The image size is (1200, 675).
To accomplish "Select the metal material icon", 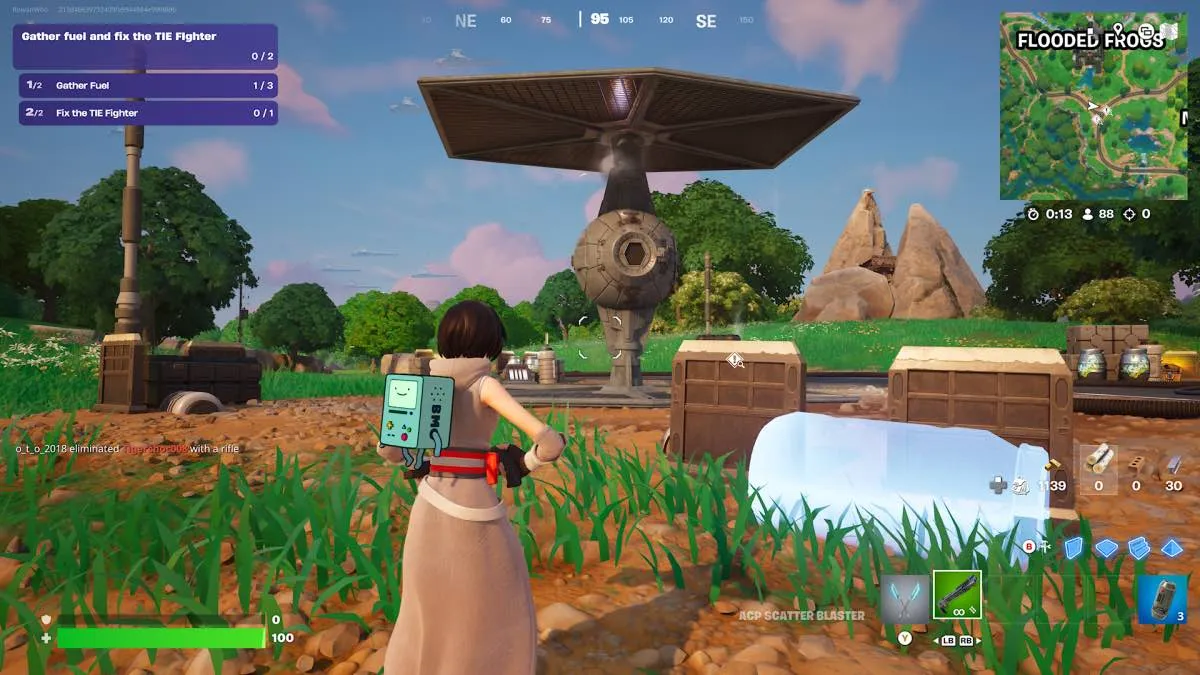I will point(1173,463).
